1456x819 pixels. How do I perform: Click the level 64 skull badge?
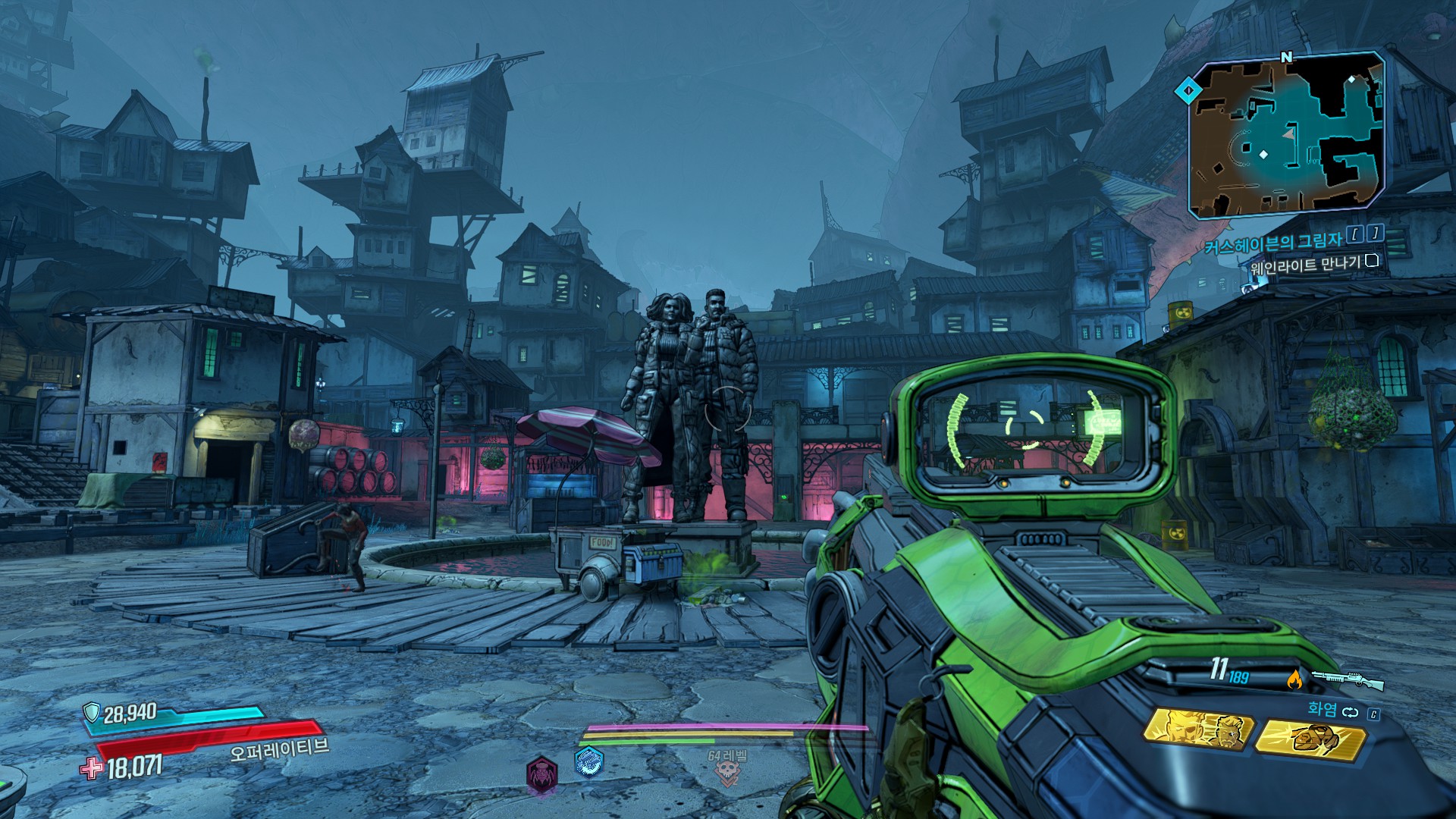pyautogui.click(x=727, y=773)
